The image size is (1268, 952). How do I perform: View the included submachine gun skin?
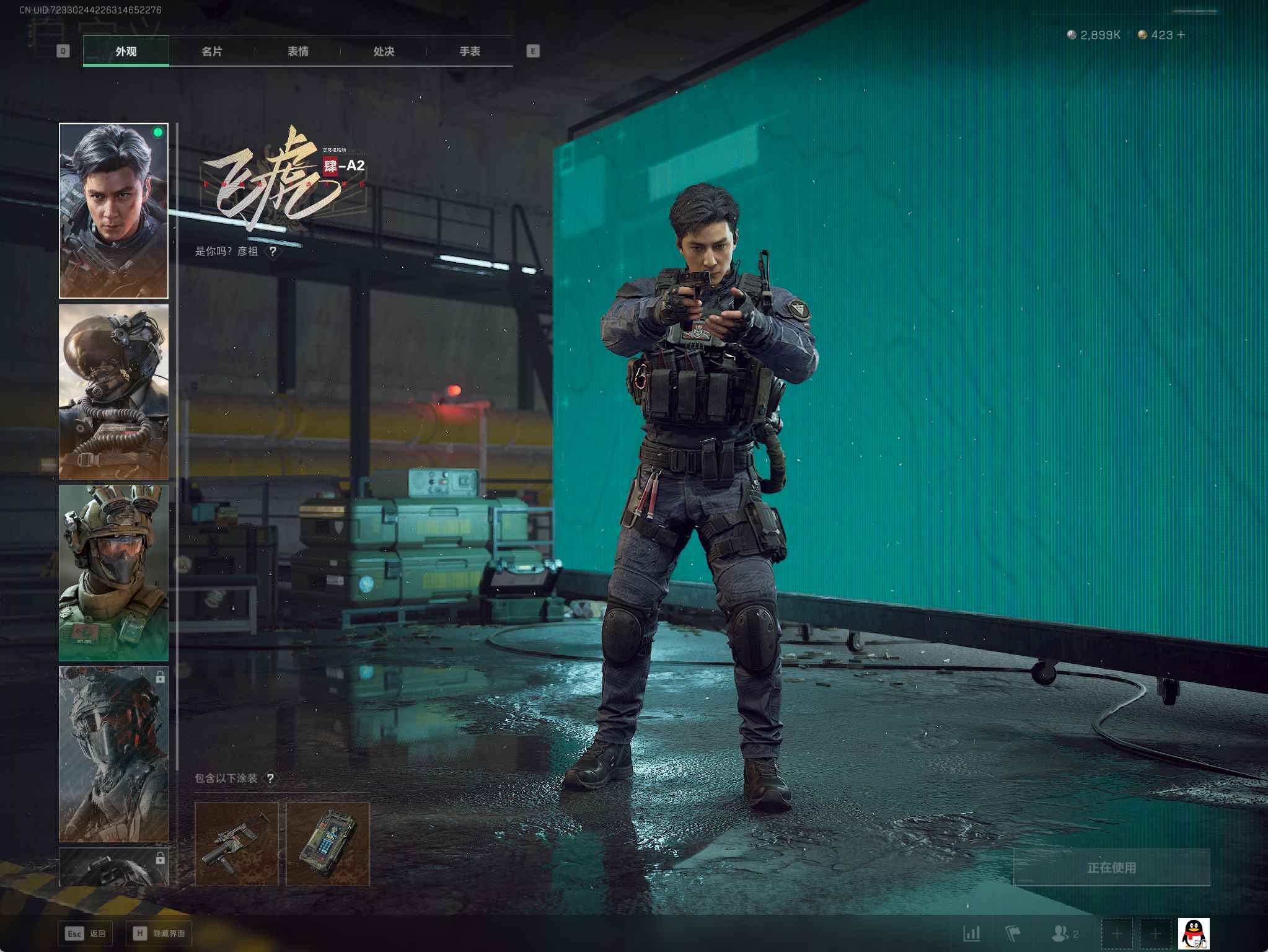point(237,844)
